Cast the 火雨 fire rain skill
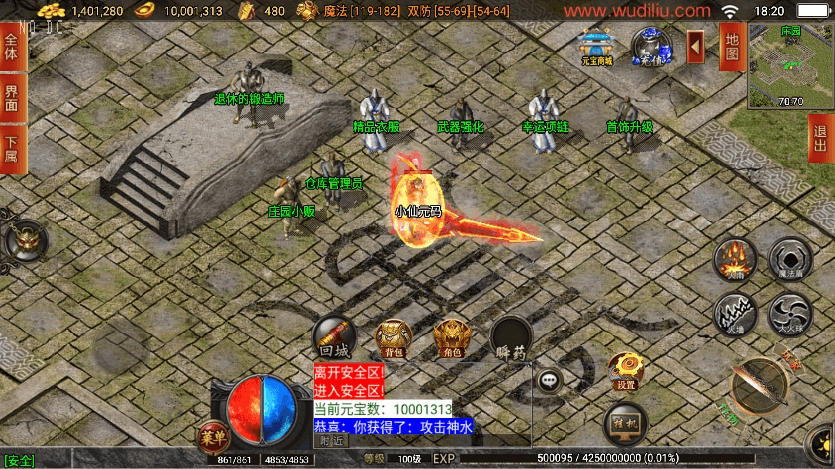This screenshot has width=835, height=469. tap(735, 259)
